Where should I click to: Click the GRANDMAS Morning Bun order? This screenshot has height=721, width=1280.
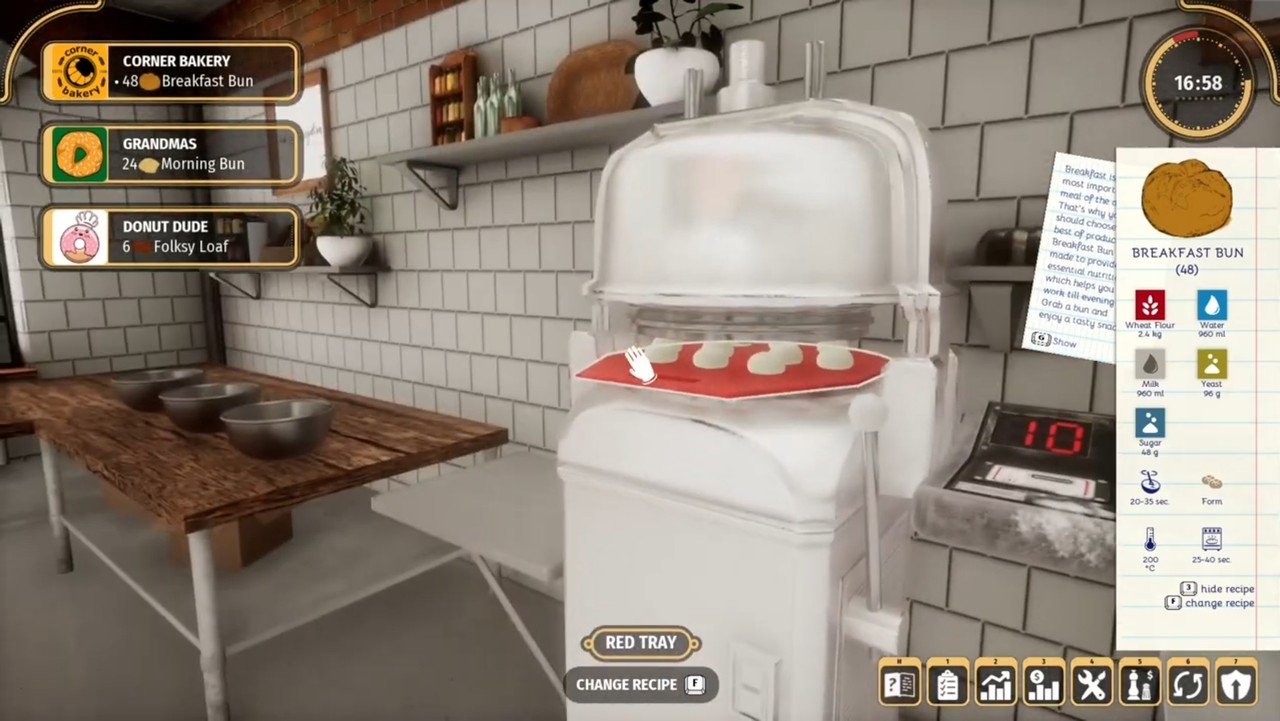pyautogui.click(x=170, y=154)
